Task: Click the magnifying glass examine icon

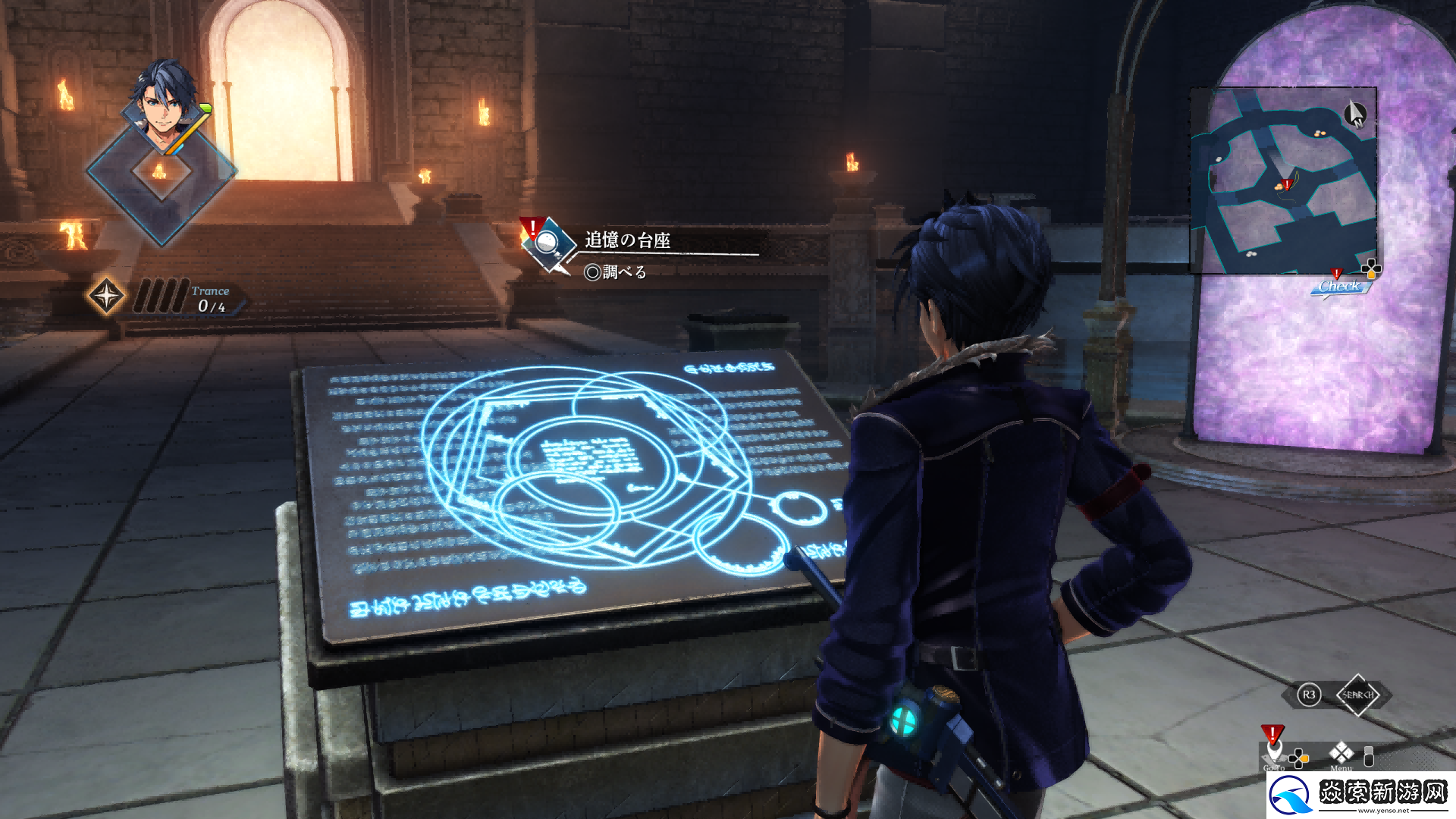Action: tap(548, 243)
